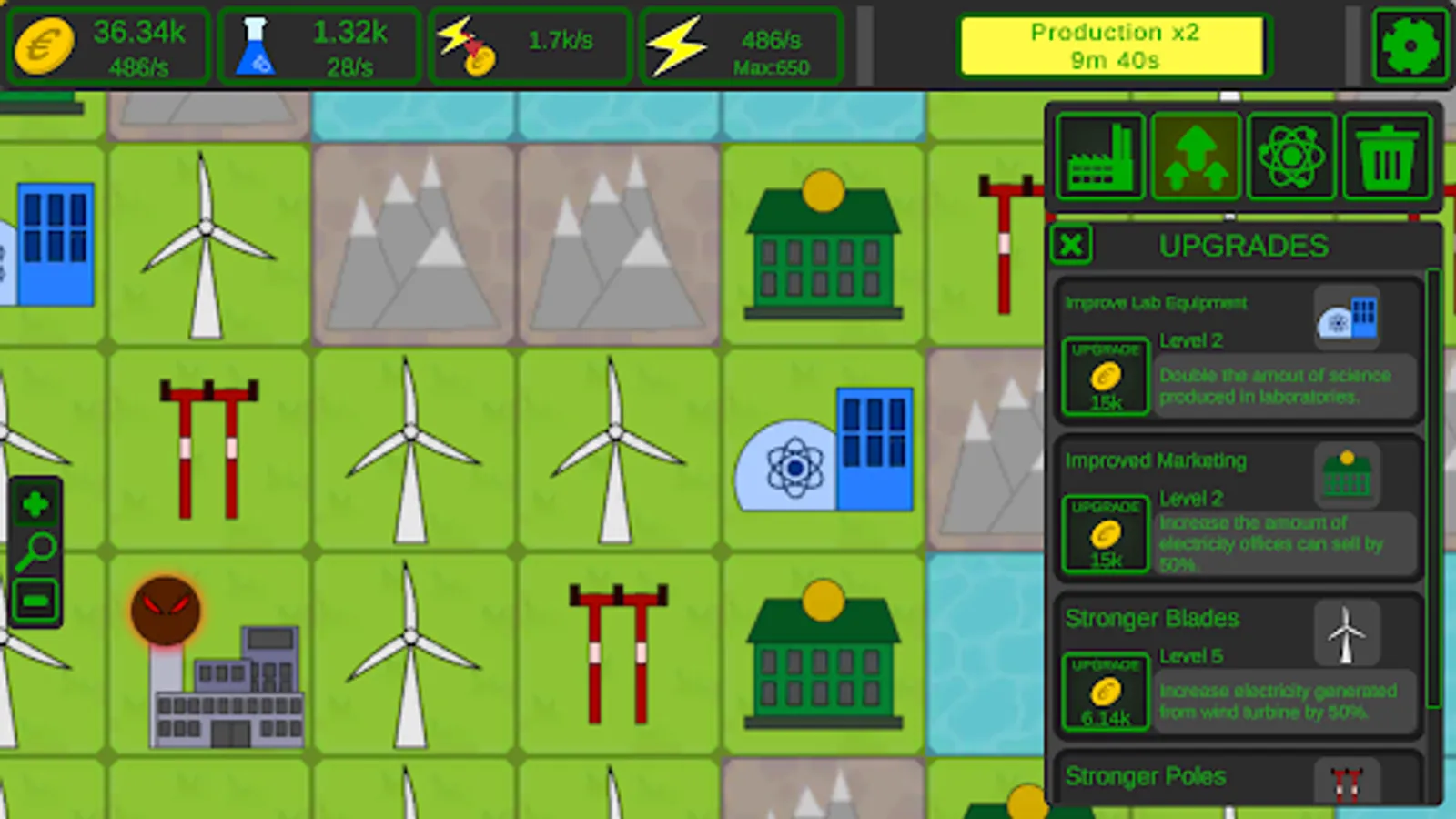The width and height of the screenshot is (1456, 819).
Task: Click the euro coin currency icon
Action: click(x=44, y=45)
